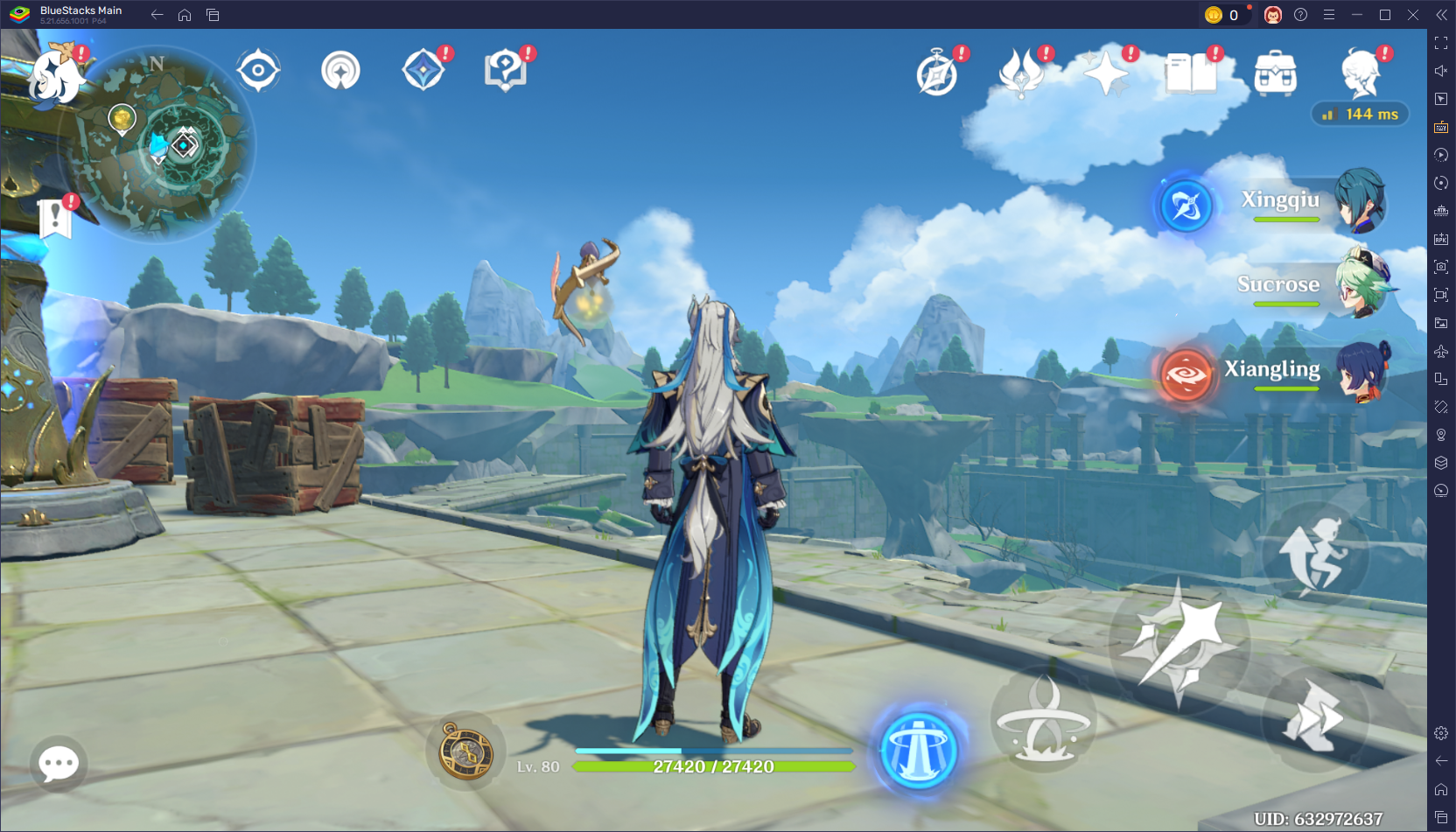Image resolution: width=1456 pixels, height=832 pixels.
Task: Open the BlueStacks macro recorder
Action: point(1440,155)
